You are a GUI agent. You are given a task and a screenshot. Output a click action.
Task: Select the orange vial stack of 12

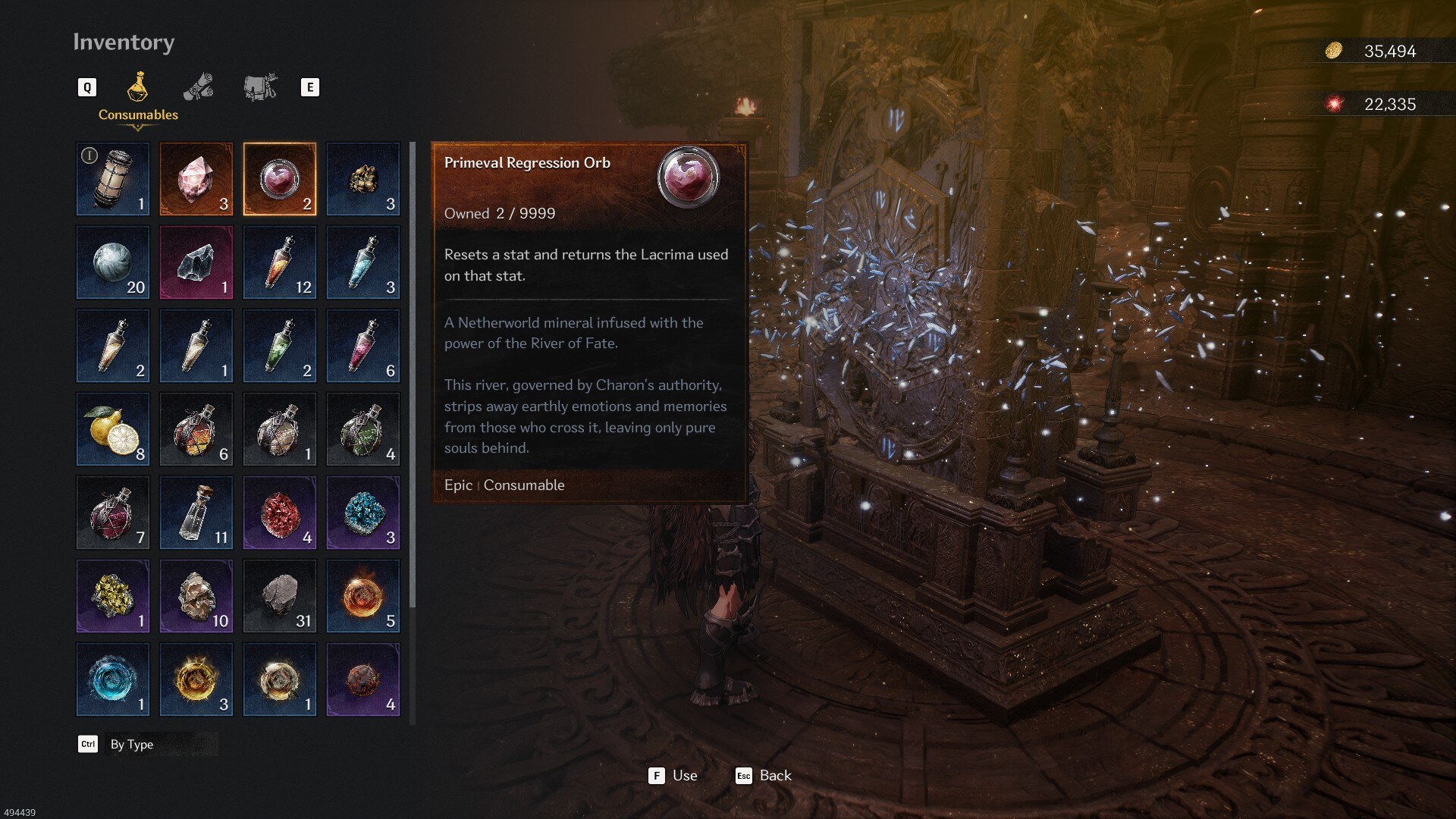[280, 262]
